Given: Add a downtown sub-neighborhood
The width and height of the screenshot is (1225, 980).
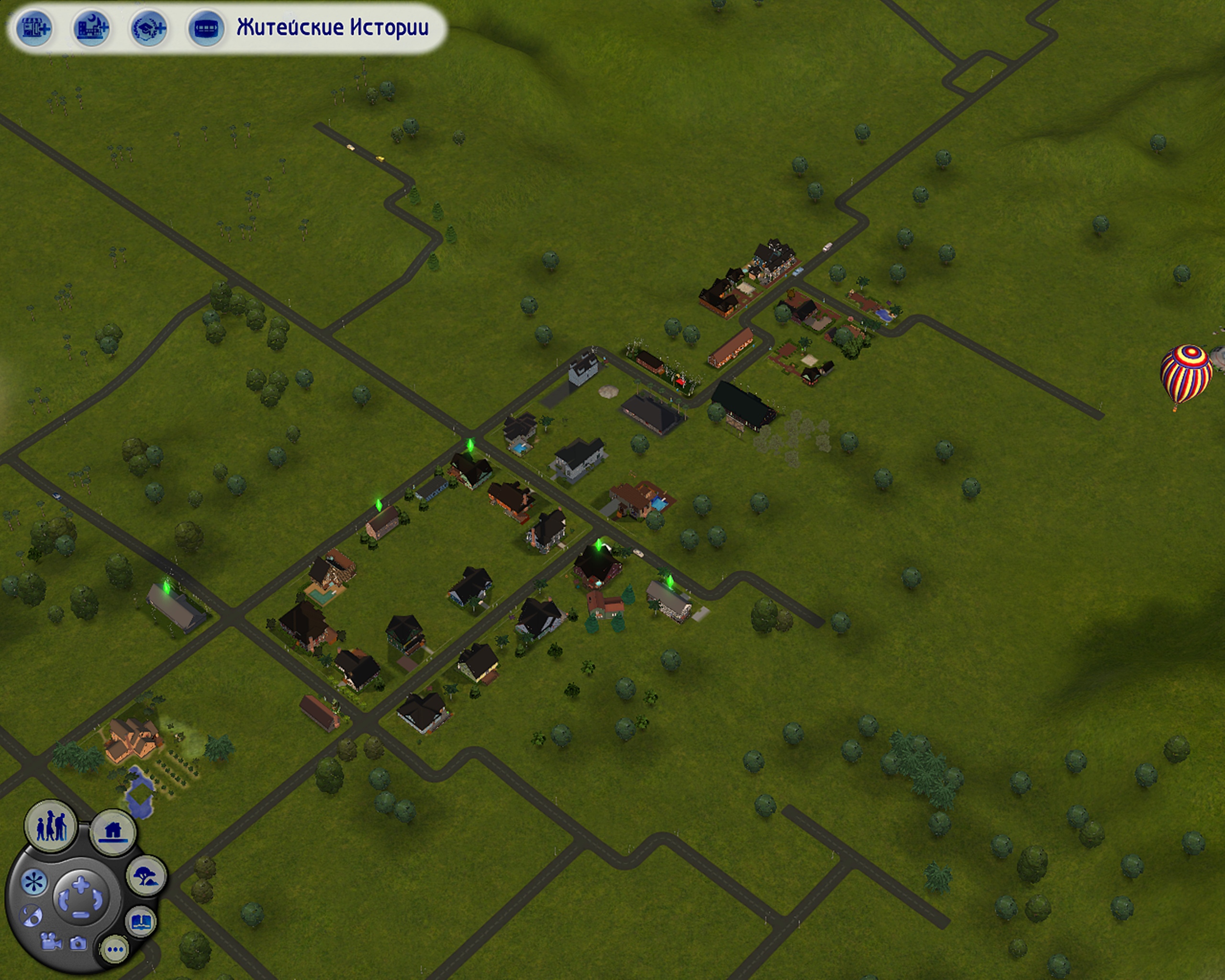Looking at the screenshot, I should click(91, 28).
